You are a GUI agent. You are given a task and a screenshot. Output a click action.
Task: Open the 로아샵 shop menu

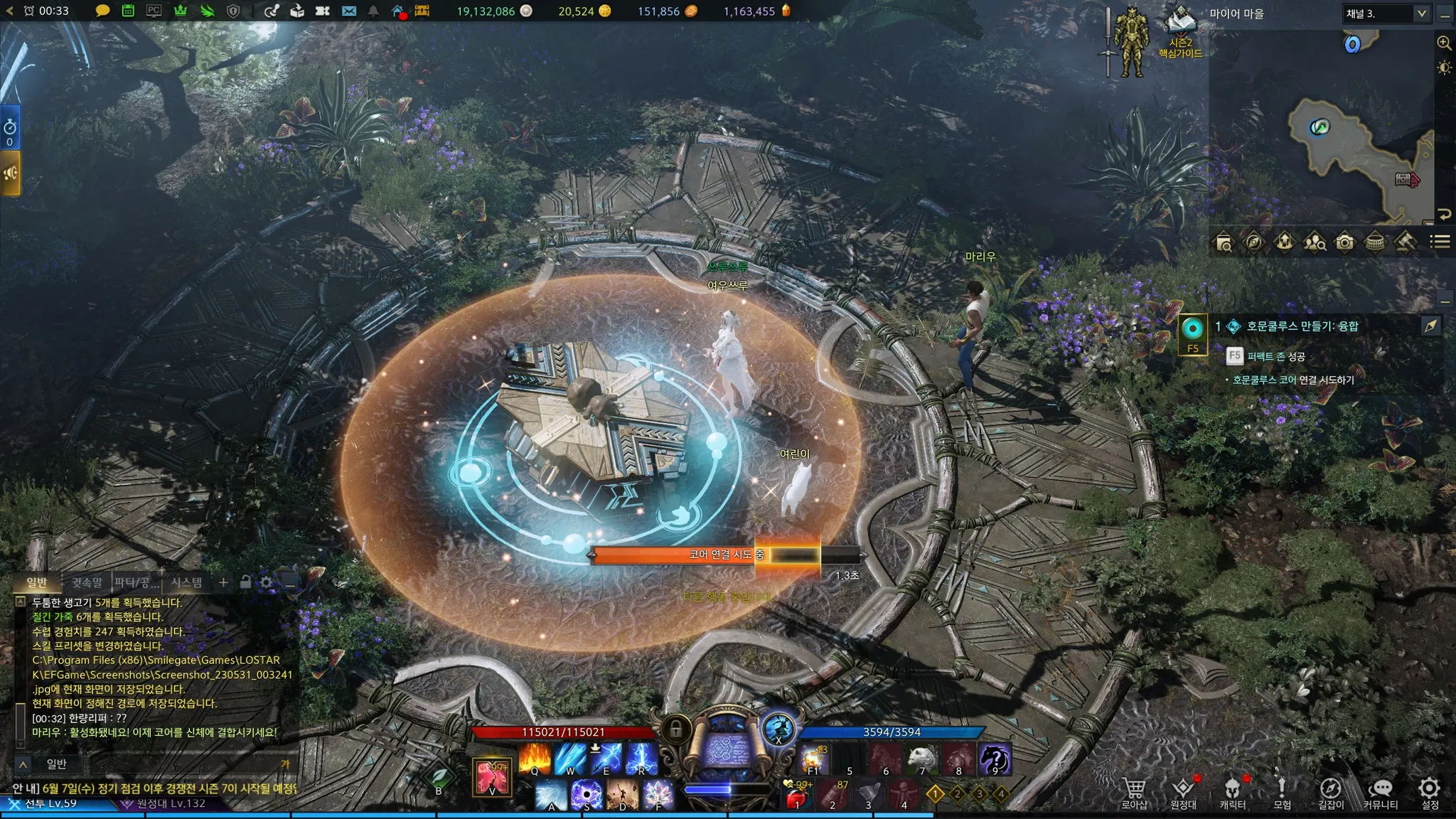click(1134, 791)
